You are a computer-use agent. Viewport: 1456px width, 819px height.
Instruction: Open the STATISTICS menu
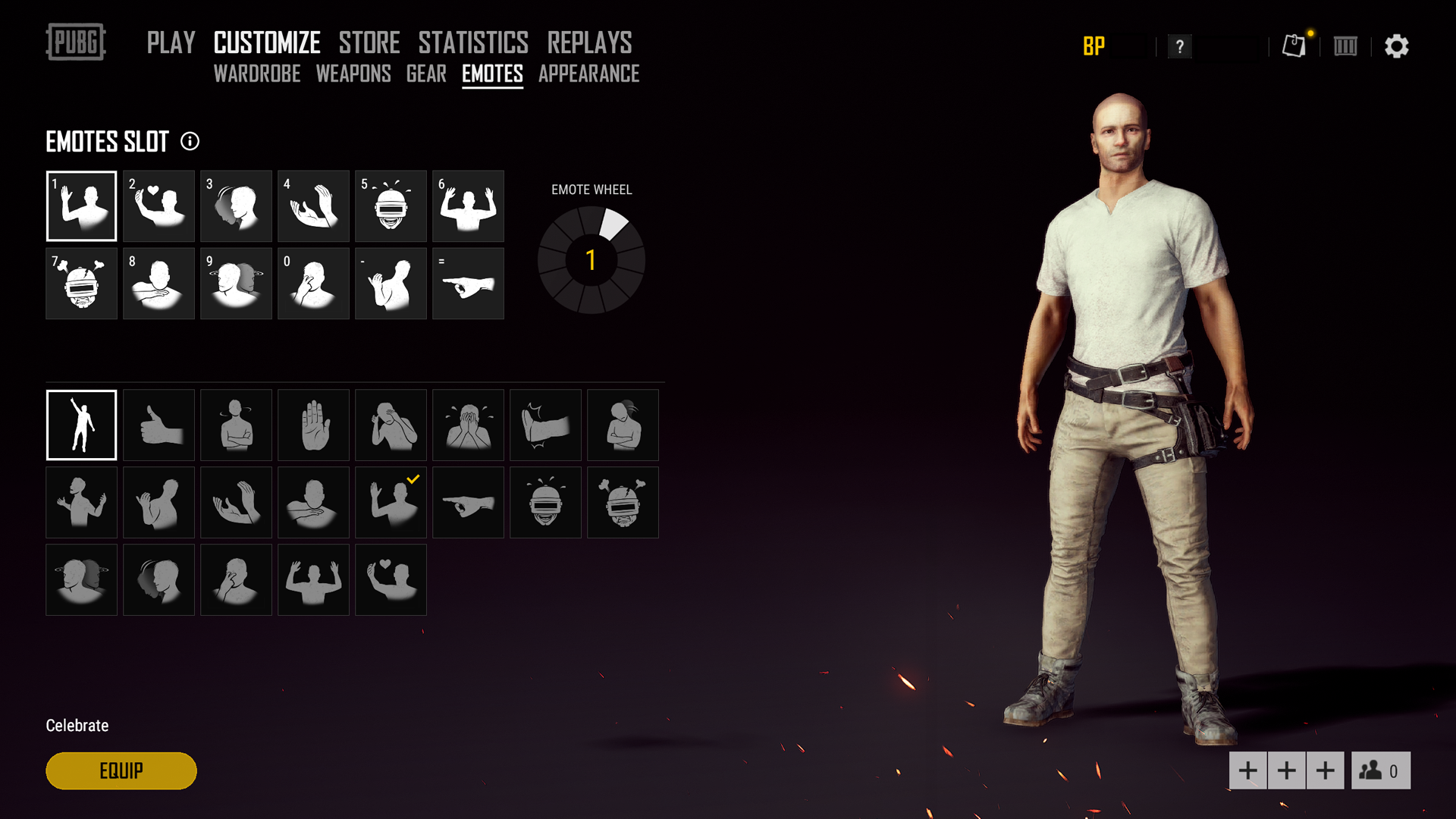click(x=473, y=43)
